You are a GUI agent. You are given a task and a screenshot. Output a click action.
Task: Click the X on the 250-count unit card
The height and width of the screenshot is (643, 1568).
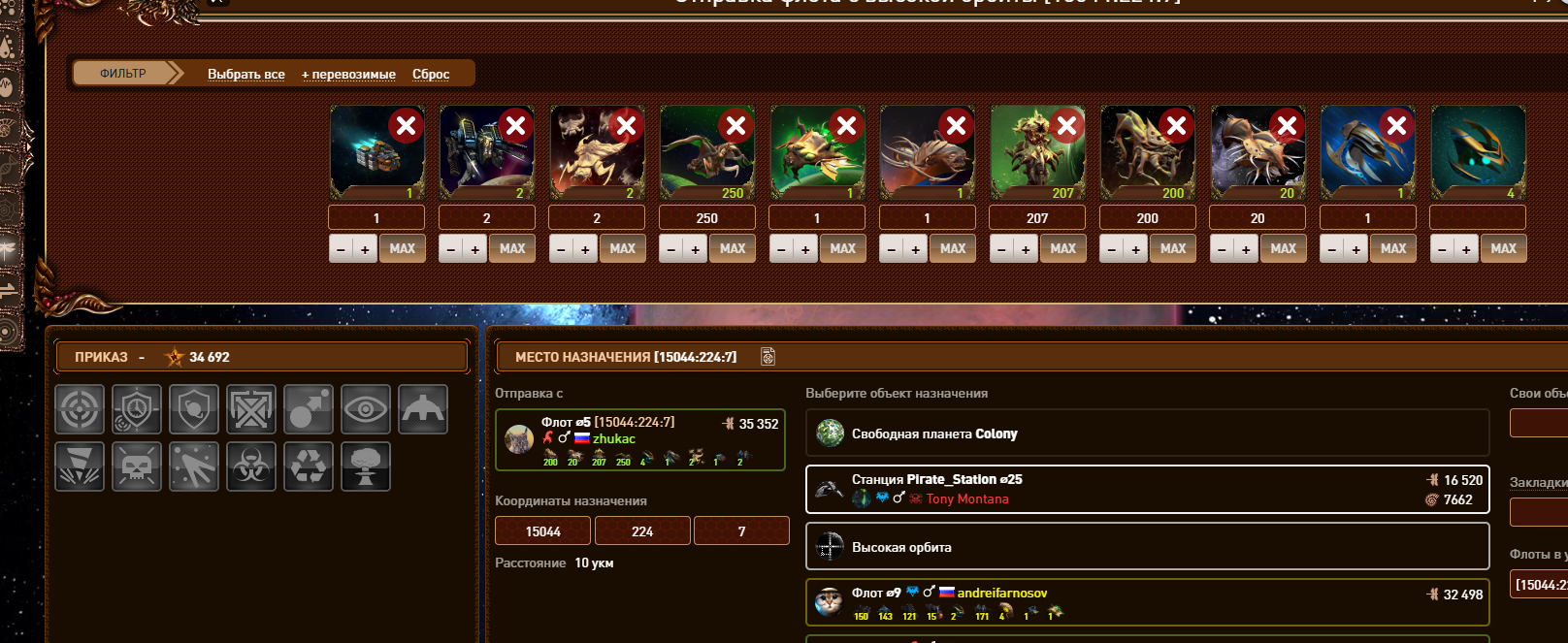[x=735, y=126]
